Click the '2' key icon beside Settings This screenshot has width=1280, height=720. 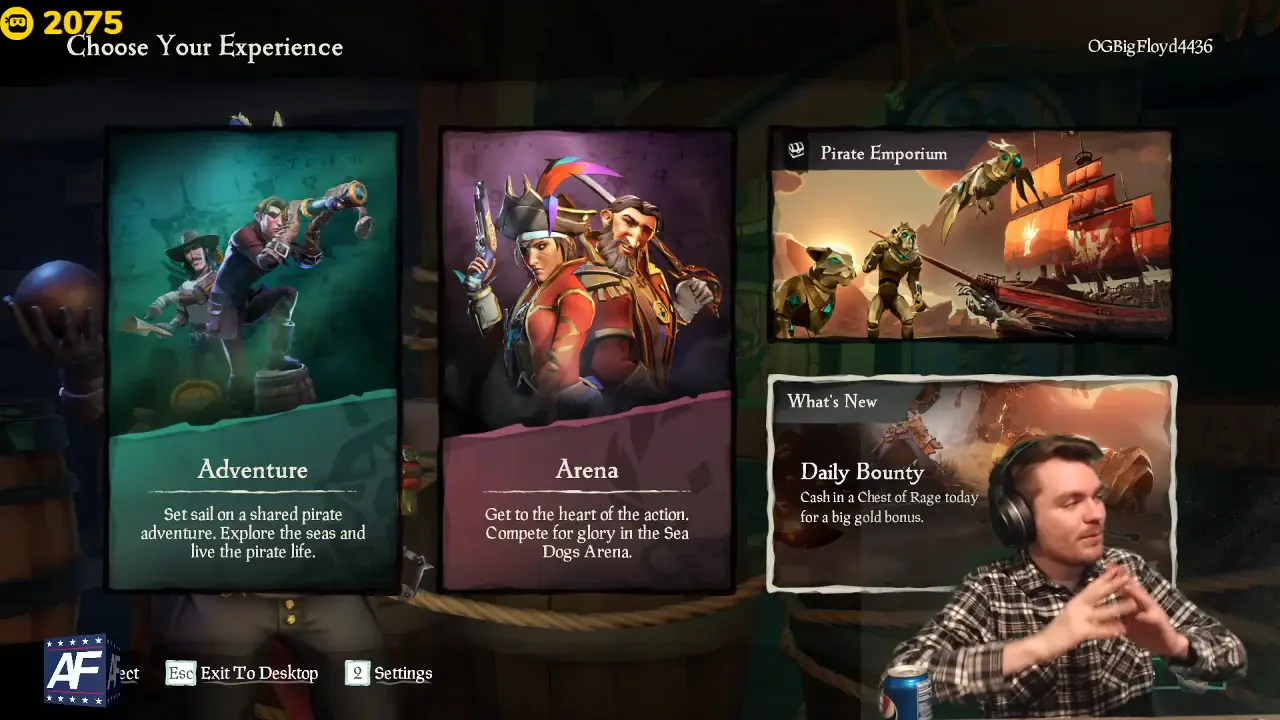(x=357, y=673)
